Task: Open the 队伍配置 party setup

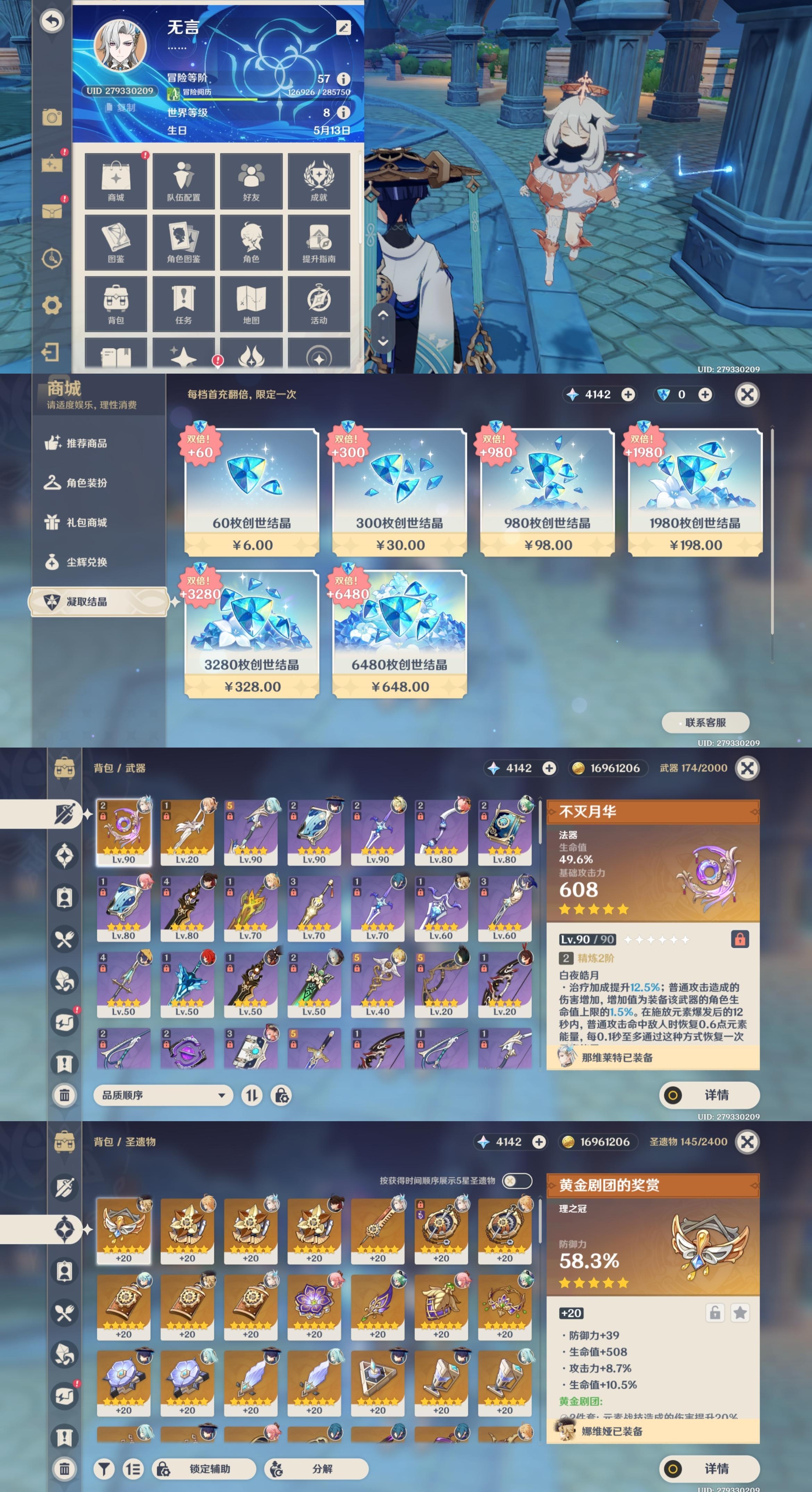Action: click(184, 181)
